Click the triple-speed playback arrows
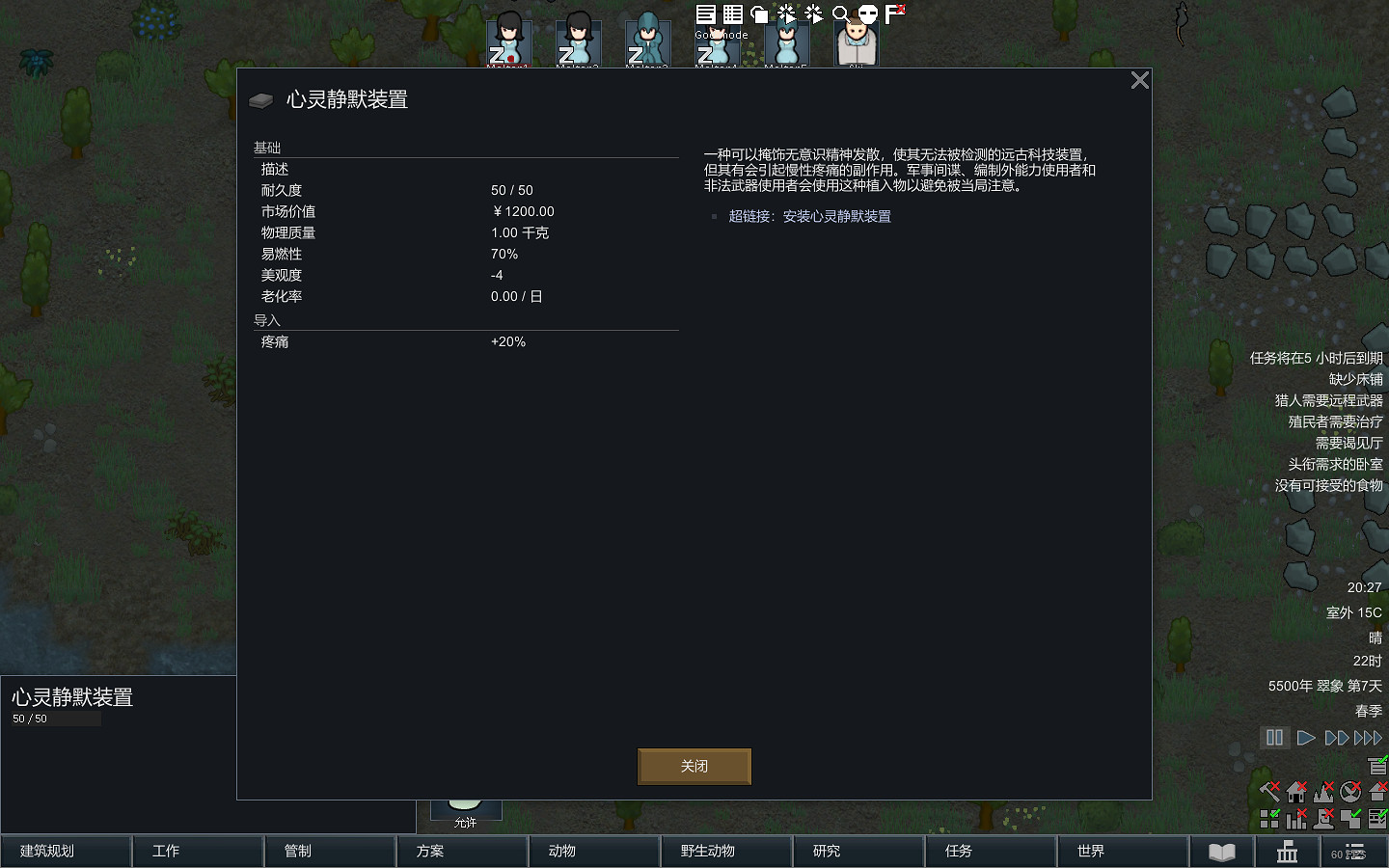 1369,737
